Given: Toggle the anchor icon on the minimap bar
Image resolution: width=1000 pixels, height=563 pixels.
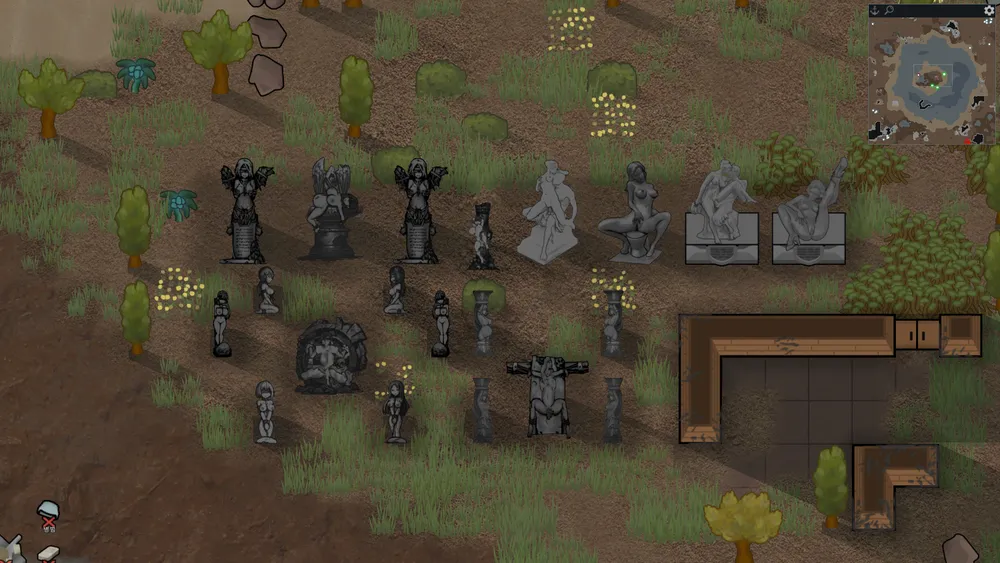Looking at the screenshot, I should point(874,10).
